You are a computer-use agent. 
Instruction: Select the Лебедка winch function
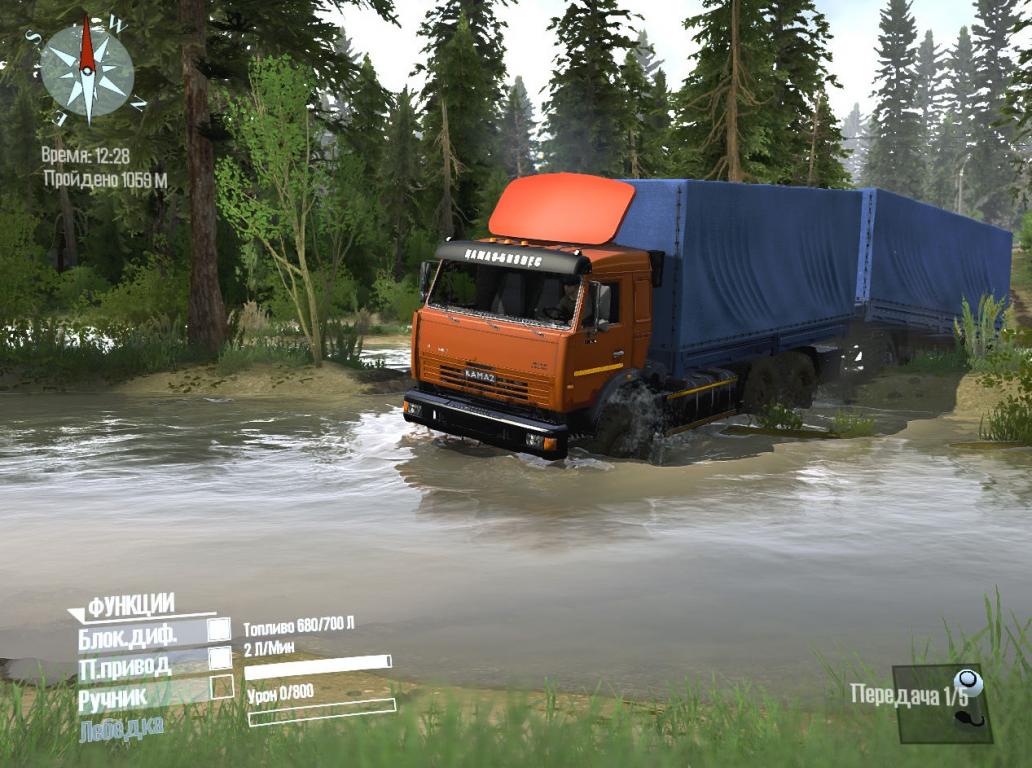[x=121, y=727]
